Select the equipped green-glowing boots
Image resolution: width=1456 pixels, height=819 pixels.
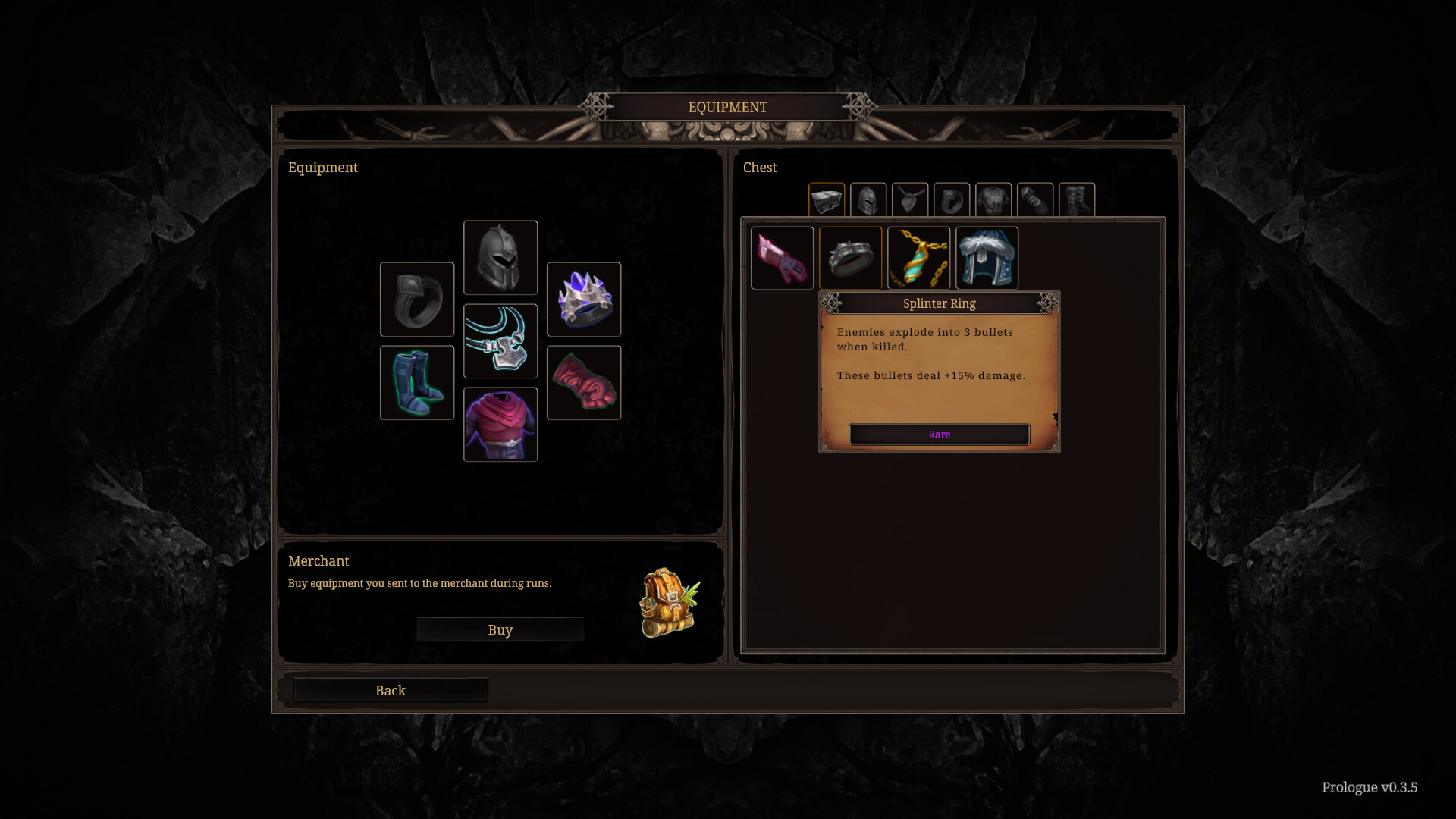(x=417, y=382)
